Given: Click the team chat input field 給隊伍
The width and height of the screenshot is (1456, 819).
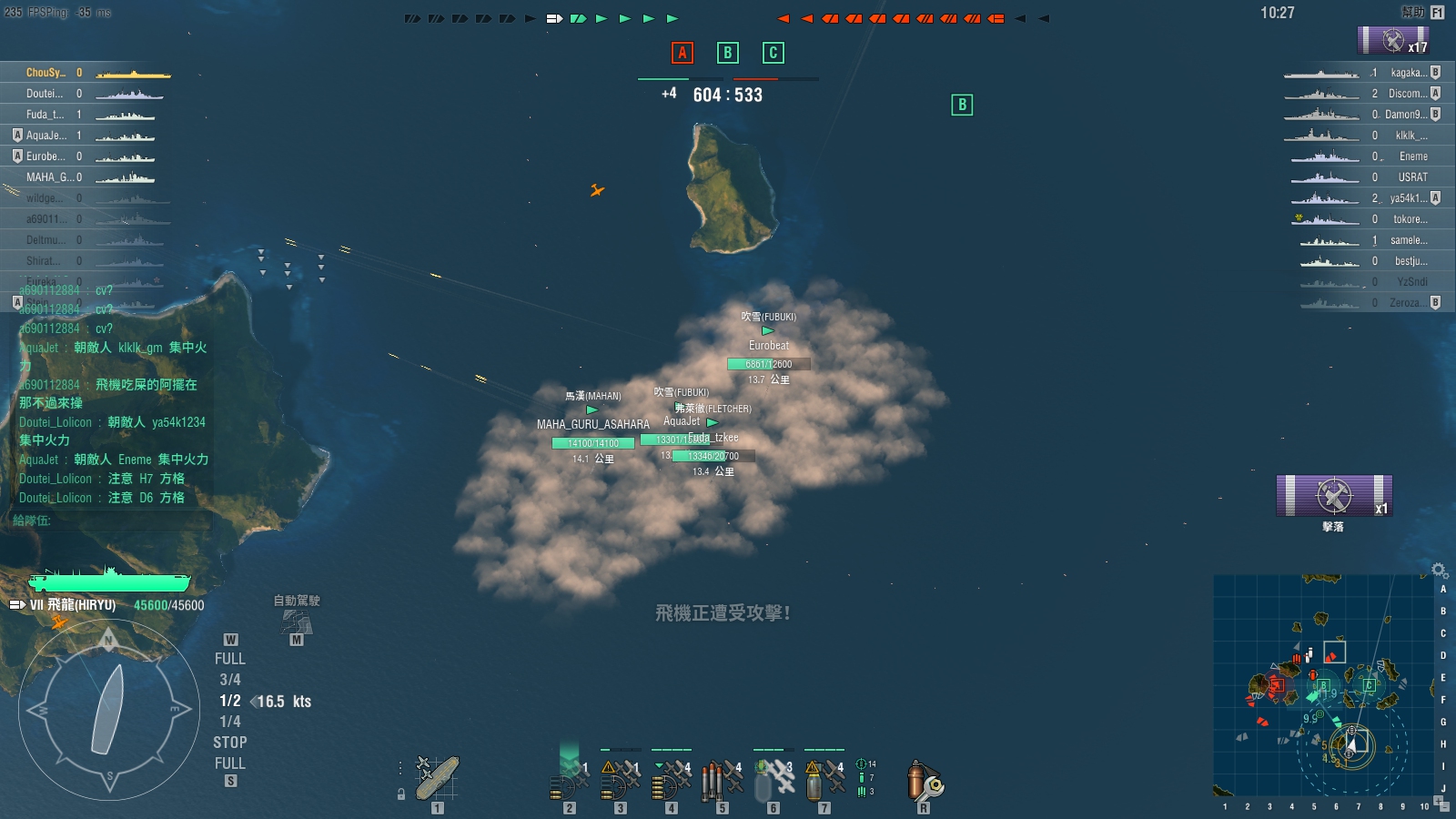Looking at the screenshot, I should click(109, 521).
